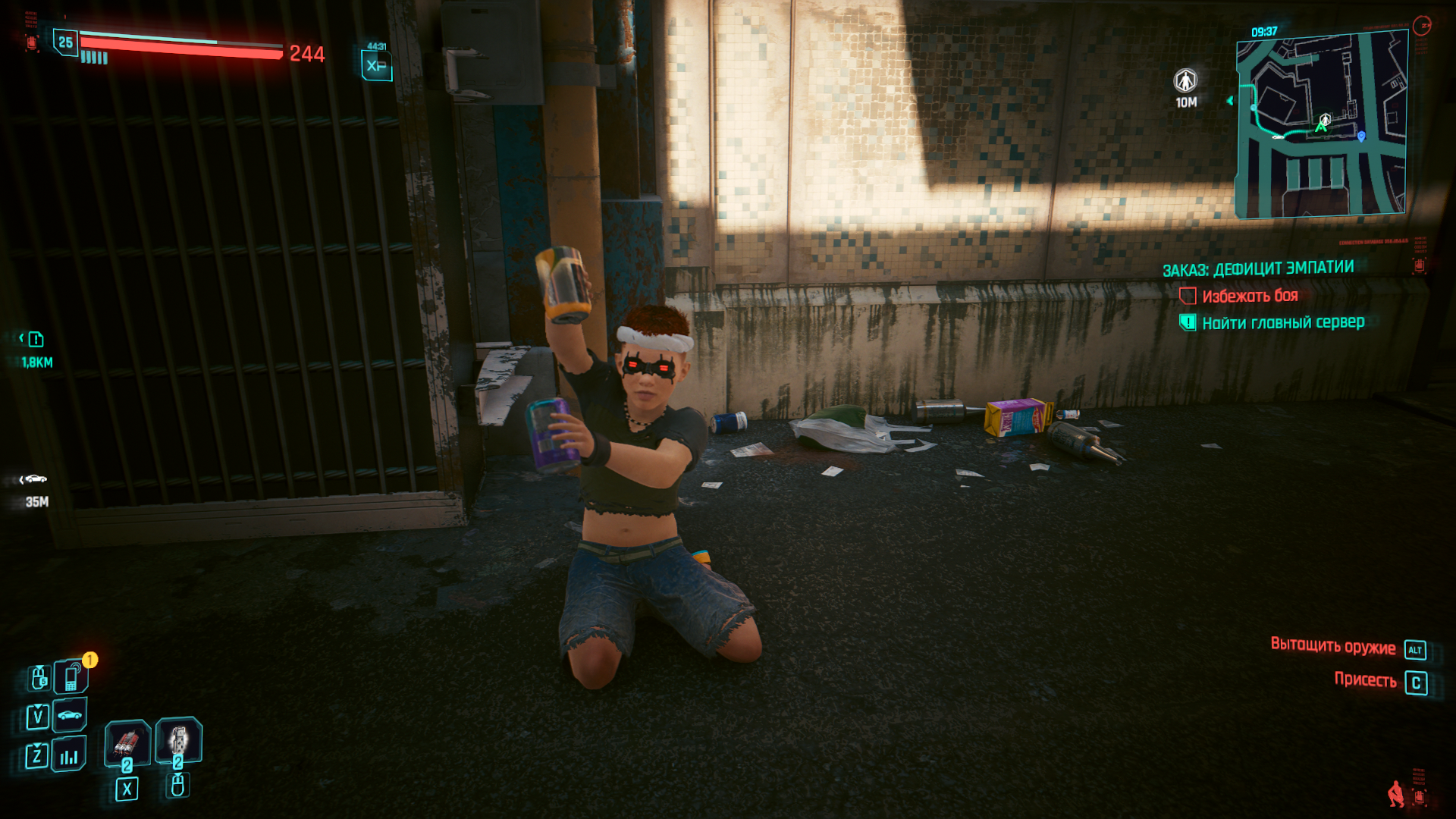
Task: Click the 1,8KM quest waypoint marker
Action: point(36,339)
